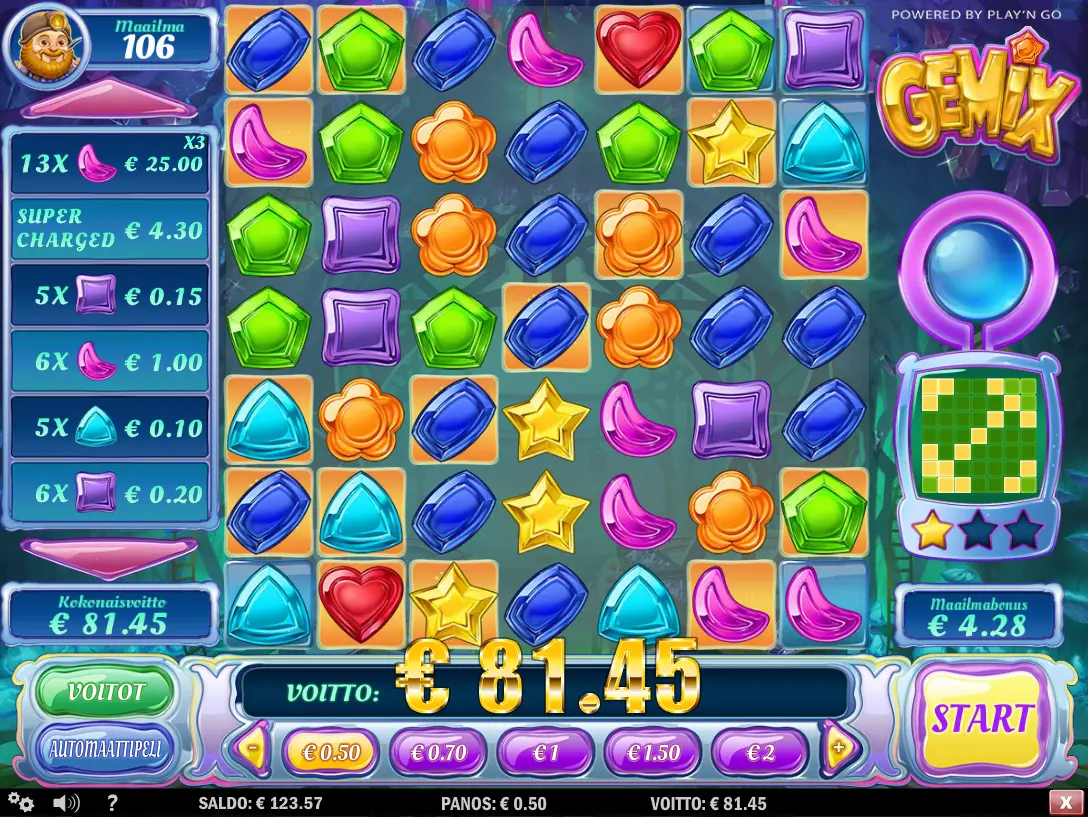
Task: Select the €2 bet chip
Action: click(760, 752)
